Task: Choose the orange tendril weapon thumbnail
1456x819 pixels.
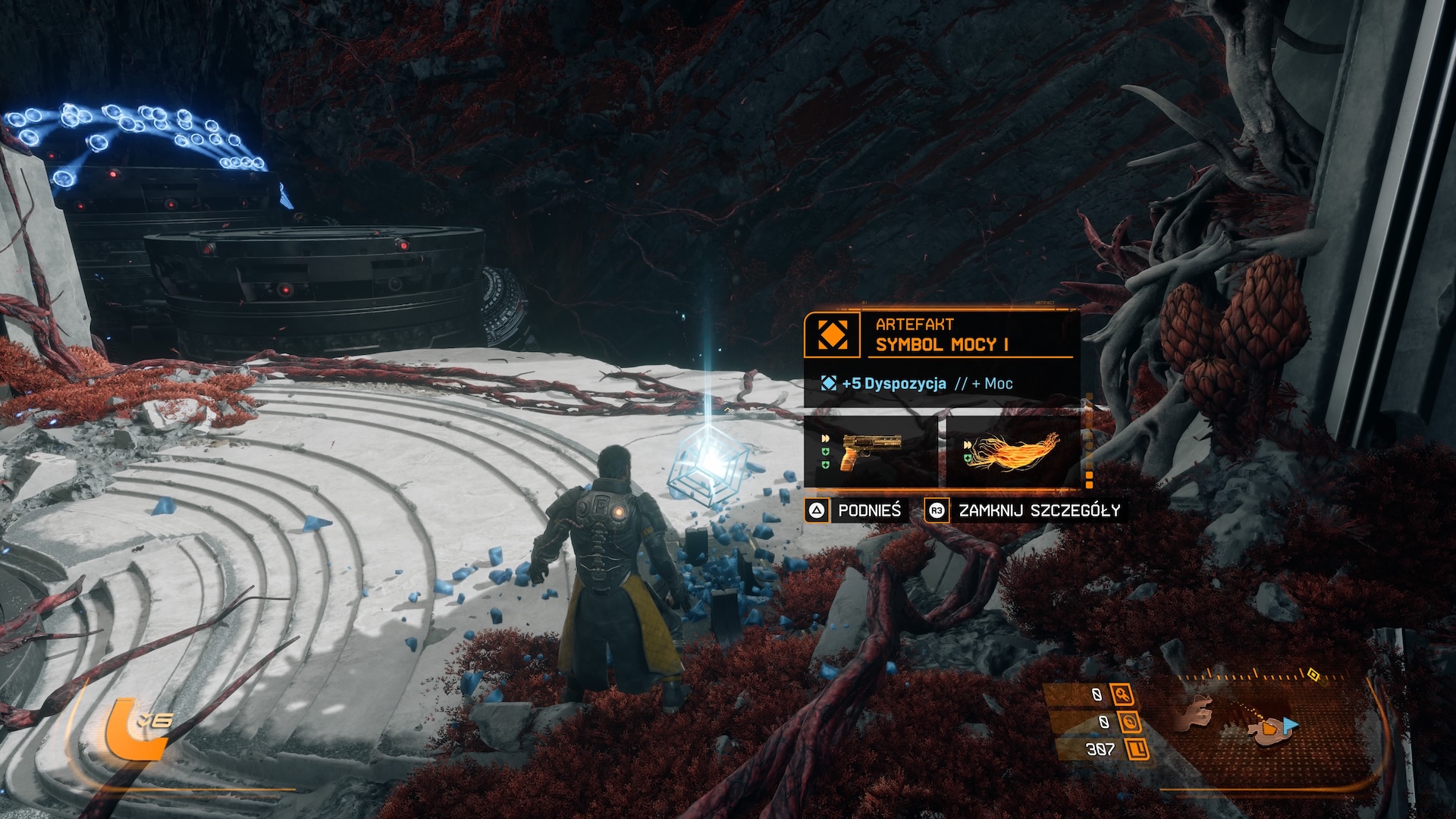Action: click(x=1013, y=451)
